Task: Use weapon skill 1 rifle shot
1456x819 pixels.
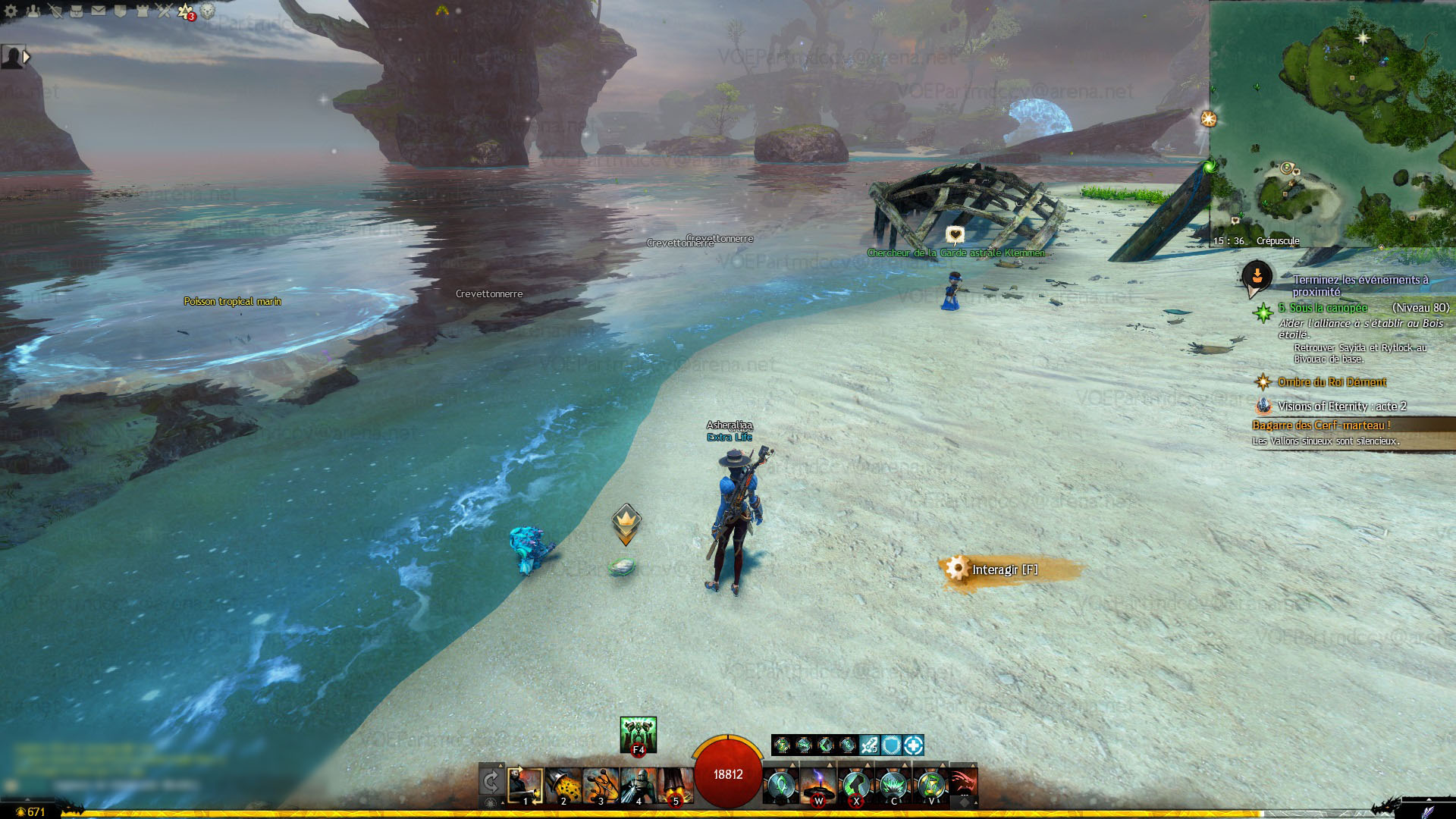Action: click(x=525, y=786)
